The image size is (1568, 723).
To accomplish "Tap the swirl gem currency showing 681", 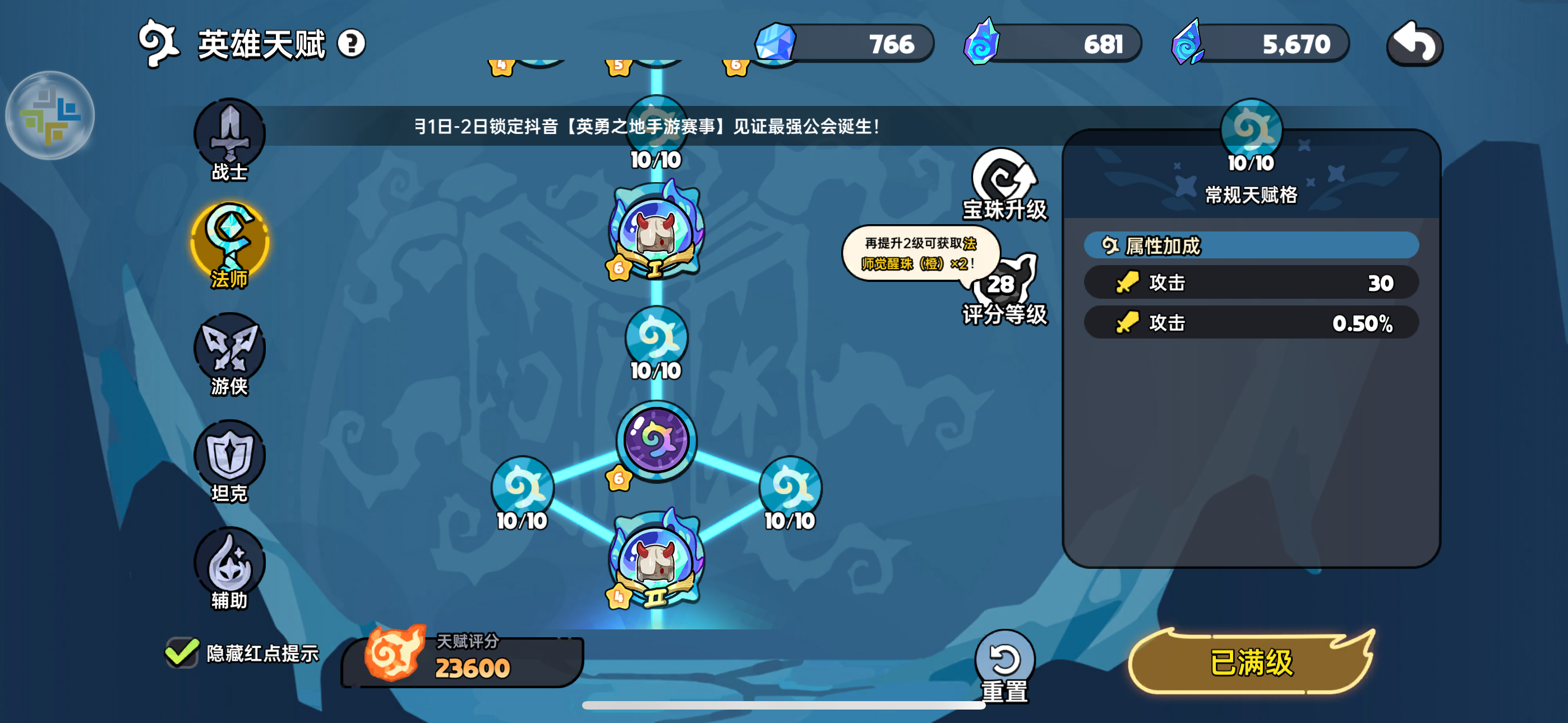I will [x=1053, y=44].
